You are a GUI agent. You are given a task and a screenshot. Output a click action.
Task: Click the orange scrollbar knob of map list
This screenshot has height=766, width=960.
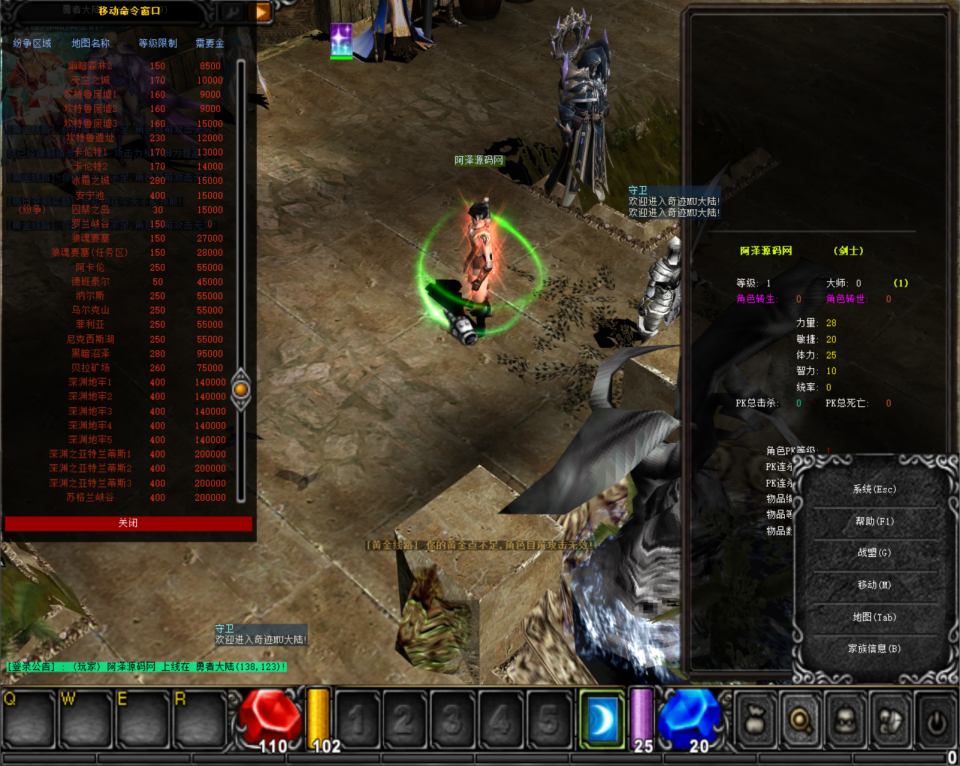point(240,388)
